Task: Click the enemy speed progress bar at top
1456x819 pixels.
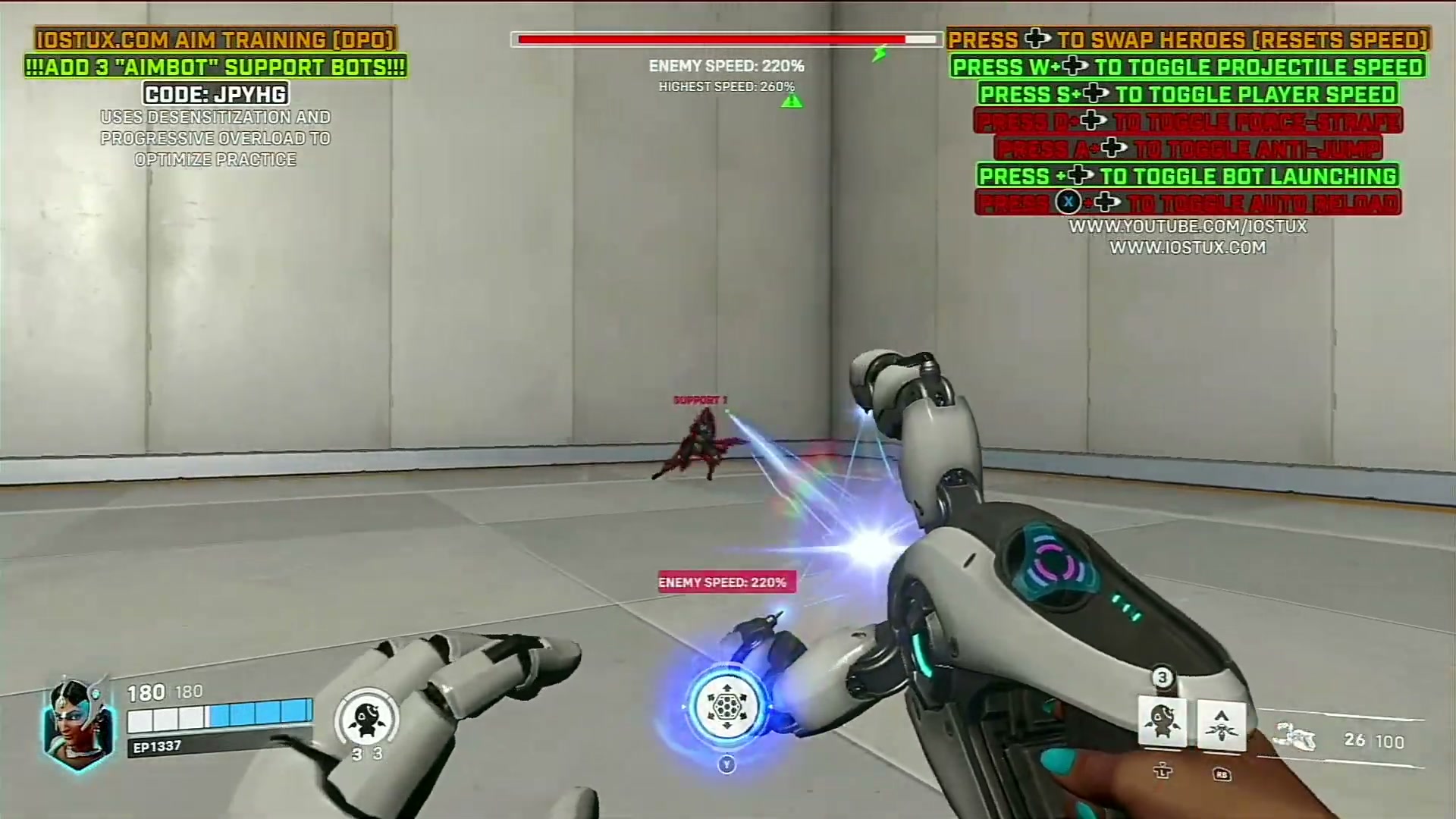Action: (726, 38)
